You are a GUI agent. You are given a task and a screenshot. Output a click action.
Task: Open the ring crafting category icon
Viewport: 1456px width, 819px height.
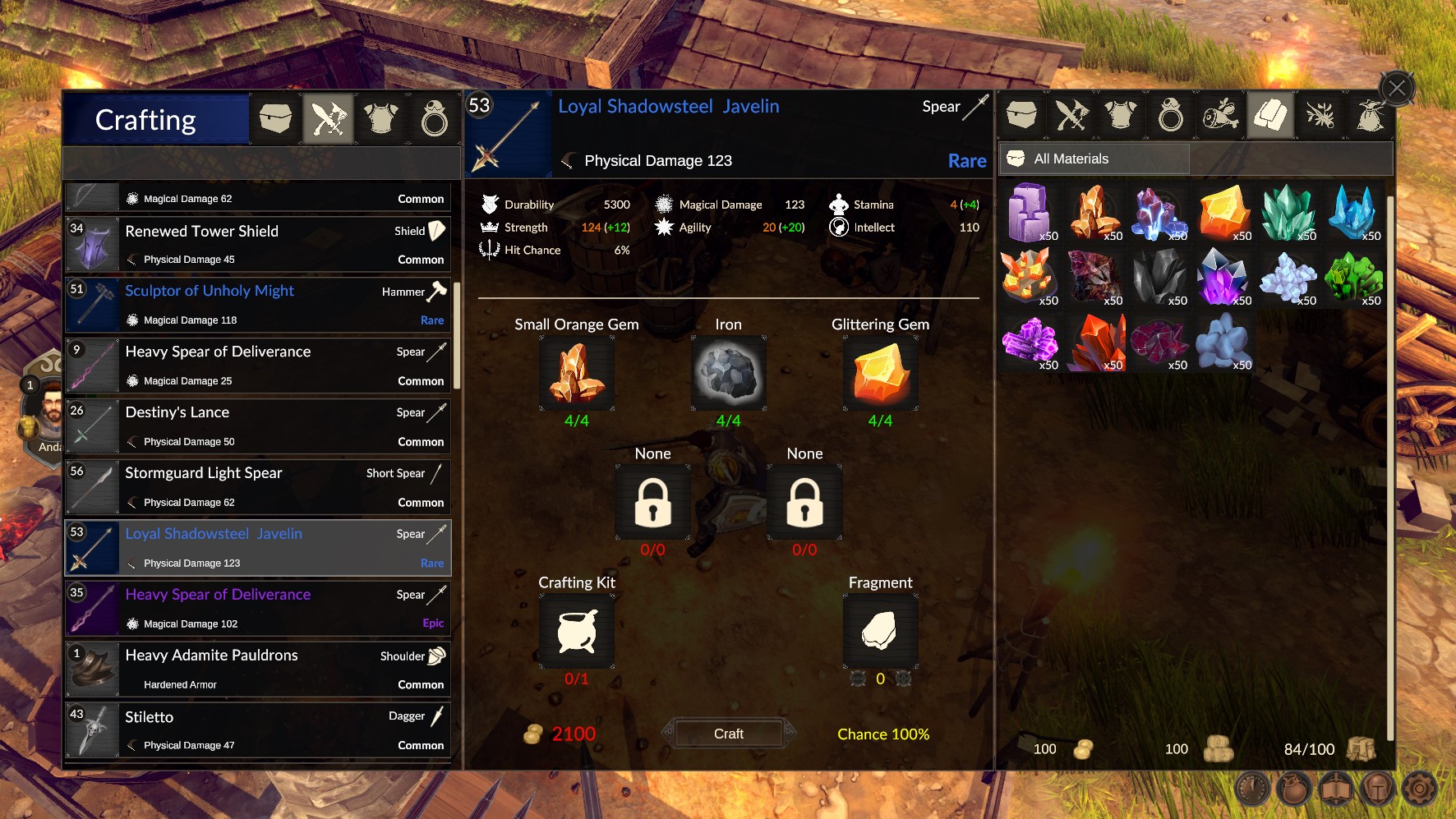coord(433,119)
